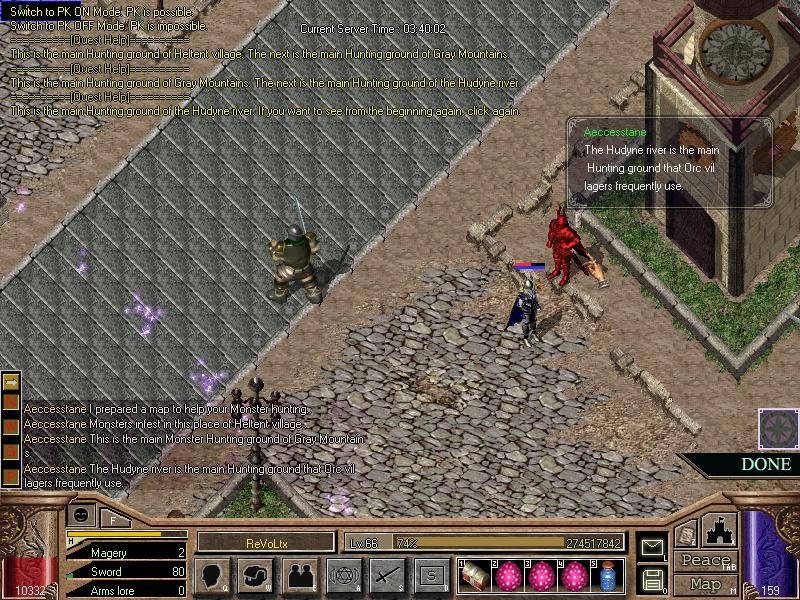Open the Map

click(x=705, y=584)
